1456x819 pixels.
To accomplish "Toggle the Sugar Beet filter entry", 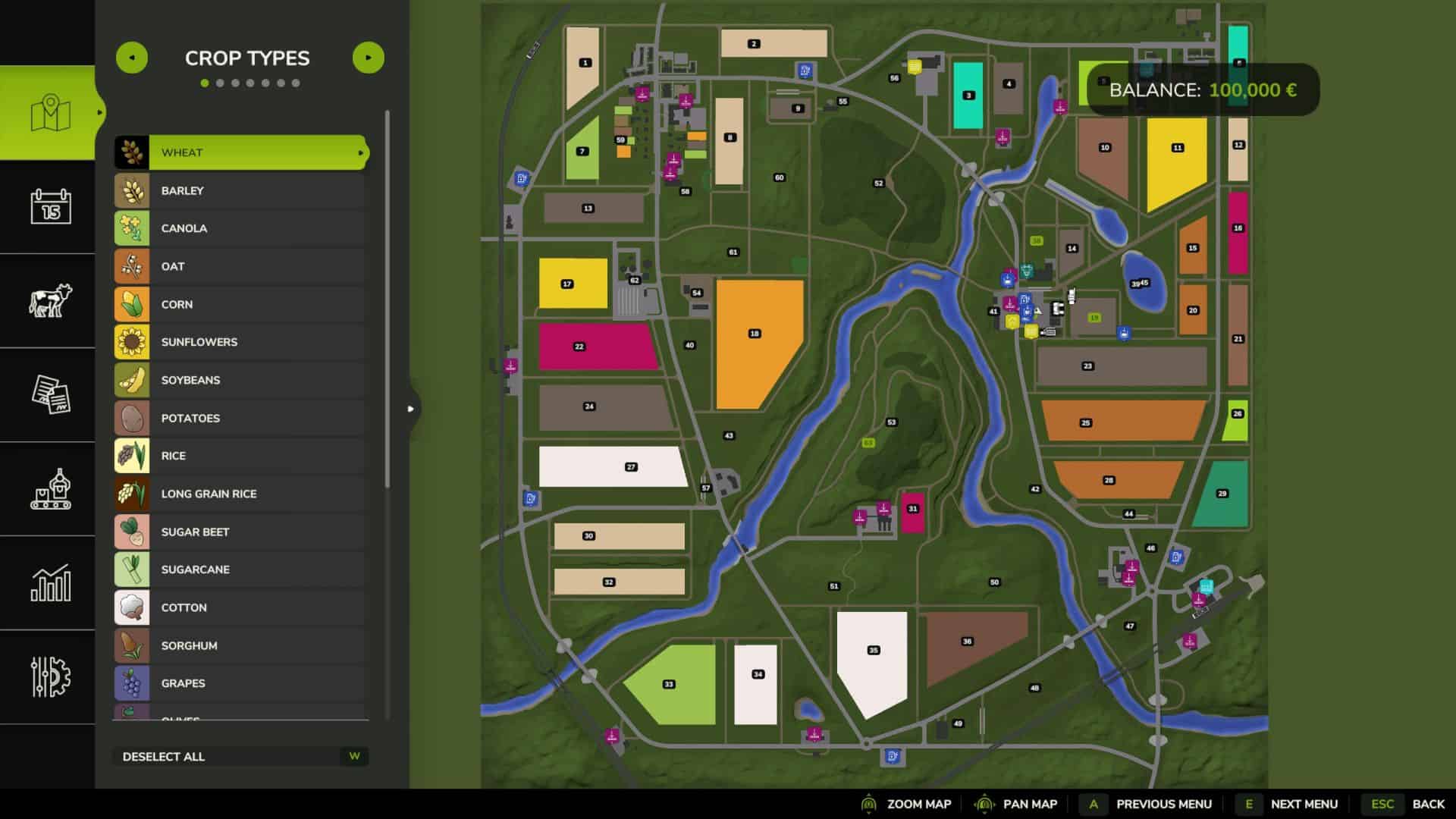I will pyautogui.click(x=241, y=532).
